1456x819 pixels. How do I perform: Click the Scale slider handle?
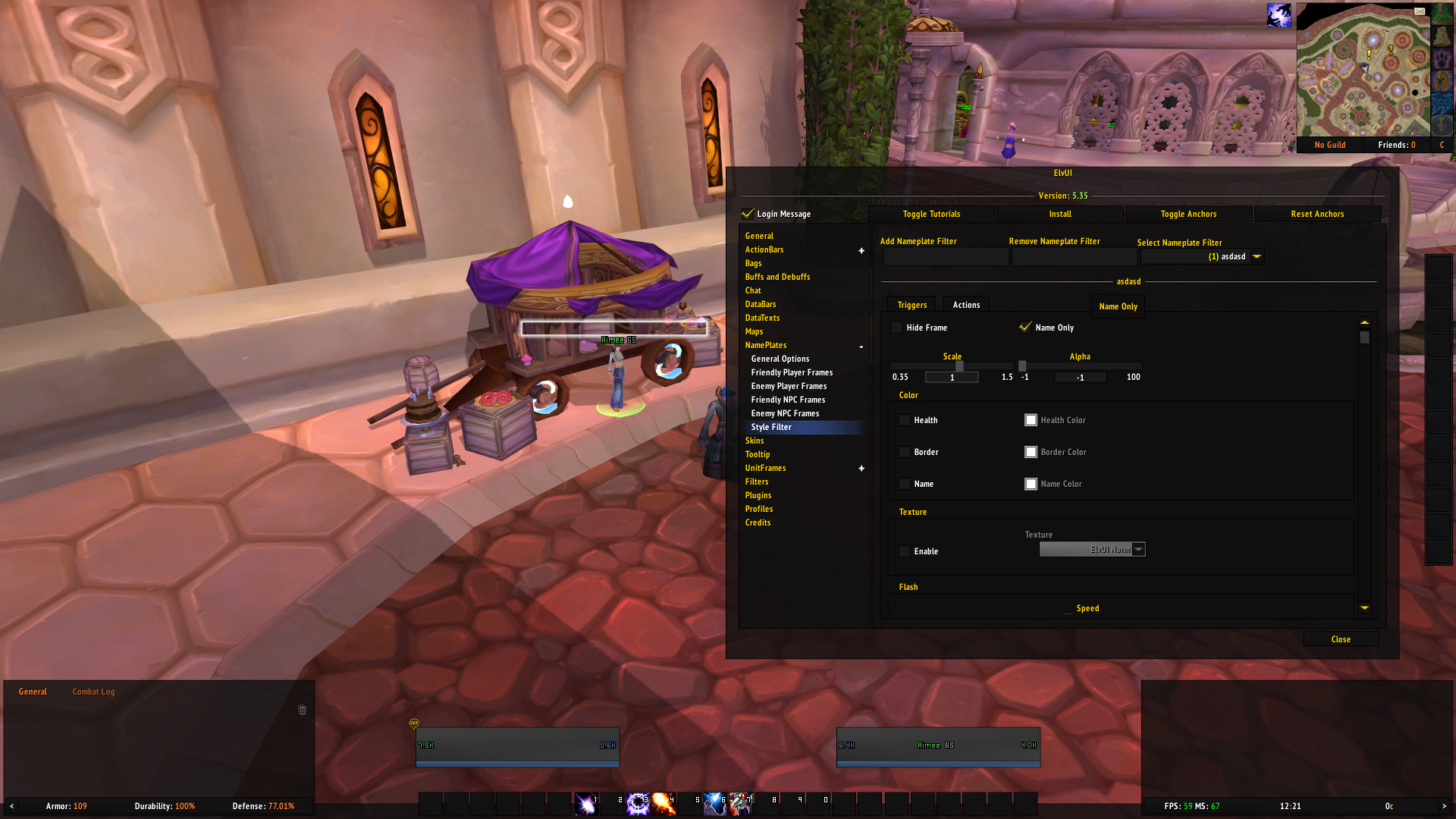pyautogui.click(x=959, y=366)
